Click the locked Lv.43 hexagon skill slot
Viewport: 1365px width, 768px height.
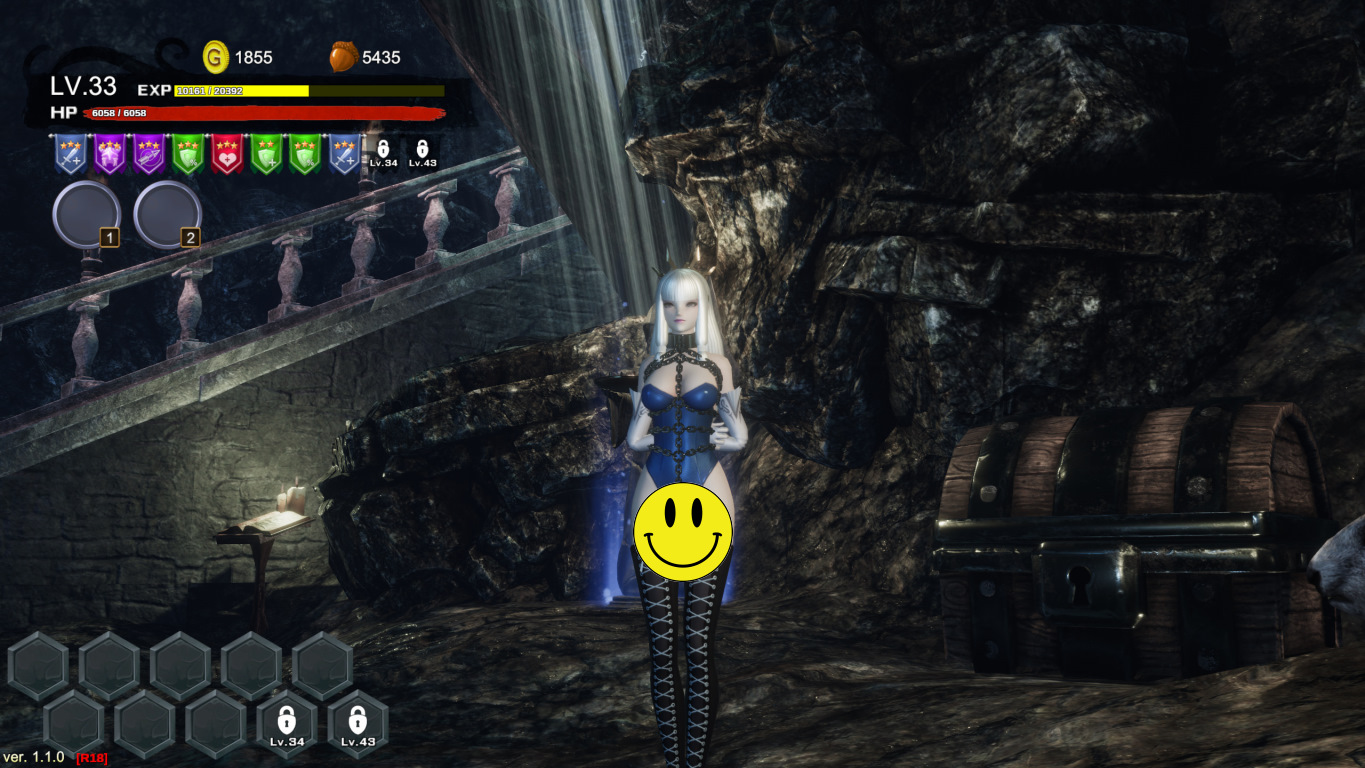coord(358,724)
